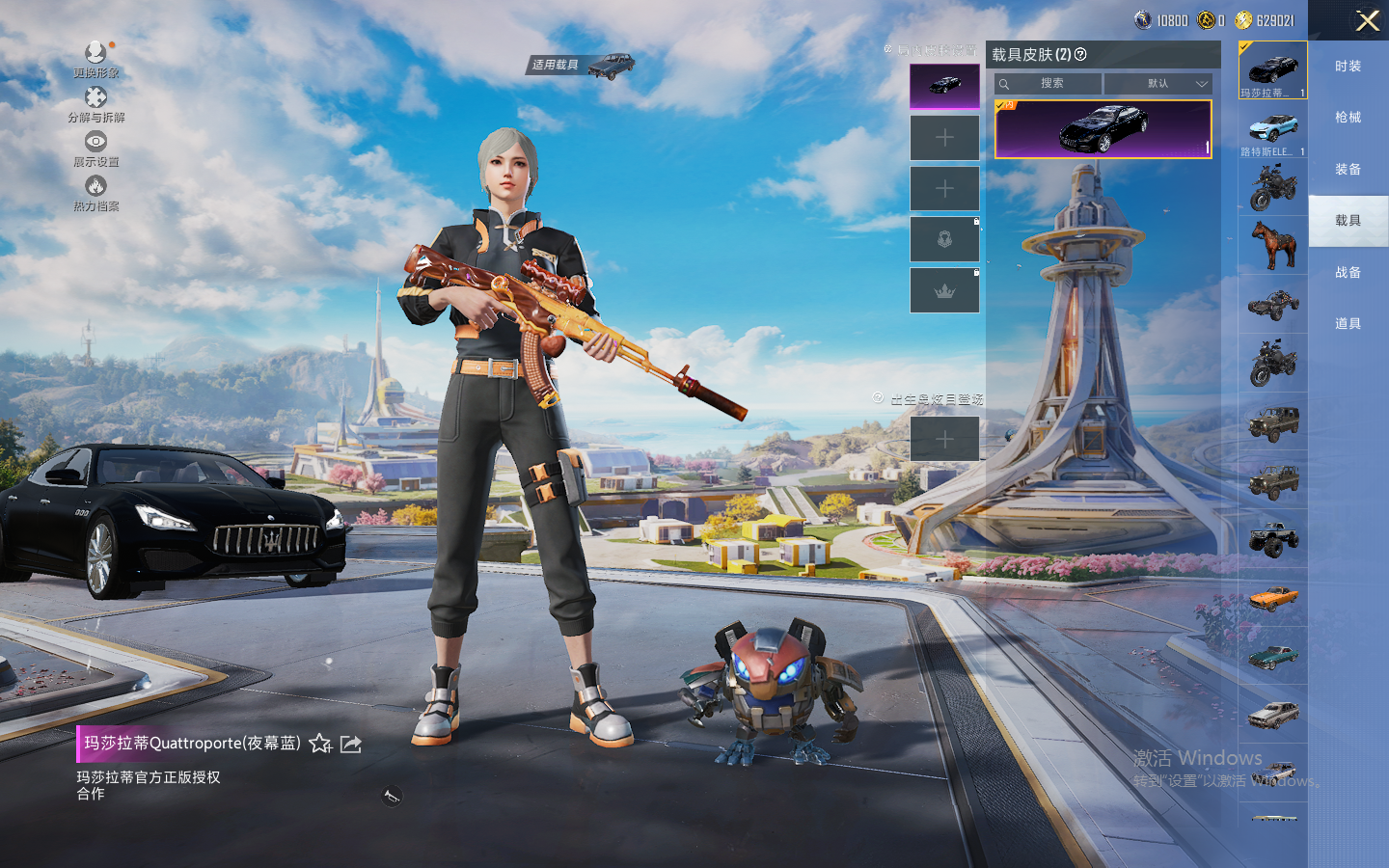Select the black Maserati skin card
1389x868 pixels.
pyautogui.click(x=1103, y=129)
